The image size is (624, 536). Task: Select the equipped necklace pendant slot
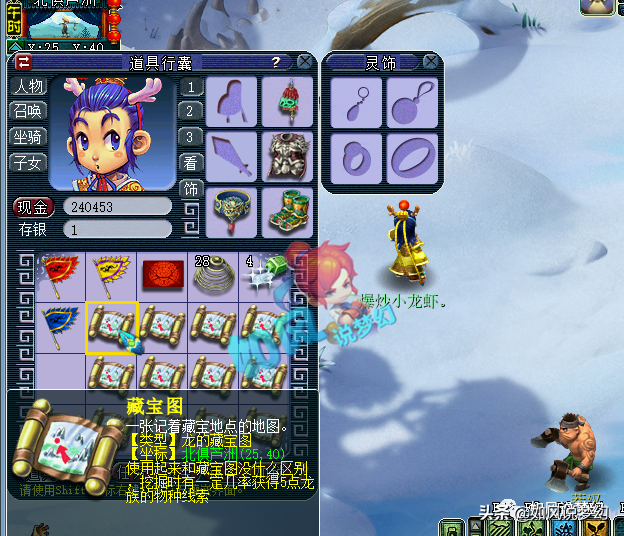(x=288, y=101)
